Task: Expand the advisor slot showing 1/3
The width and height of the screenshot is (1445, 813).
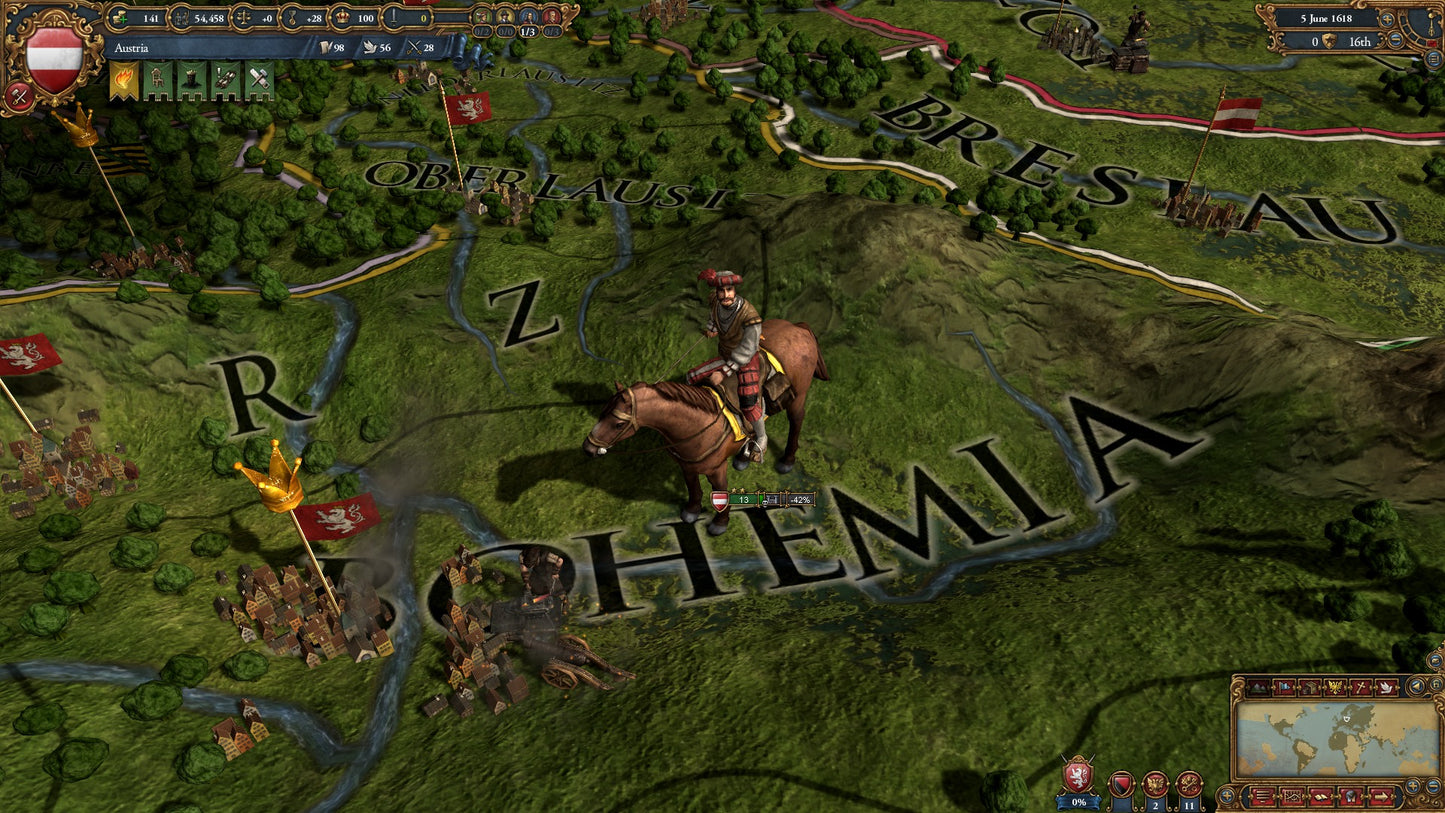Action: point(527,30)
